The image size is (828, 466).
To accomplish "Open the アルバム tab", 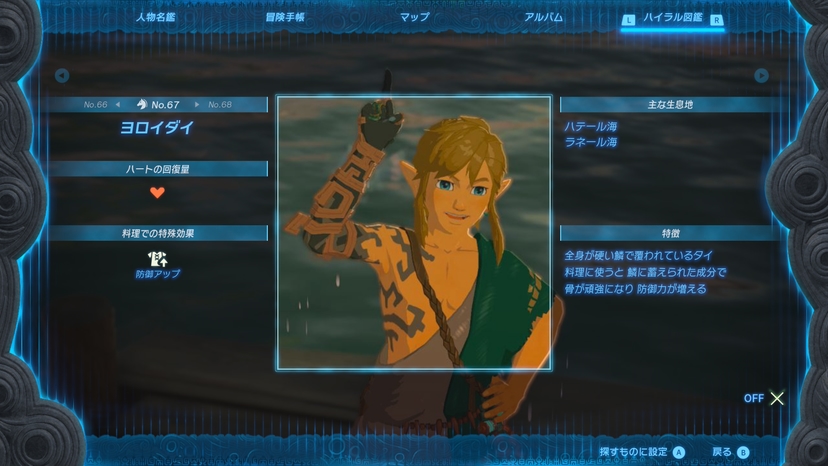I will (543, 17).
